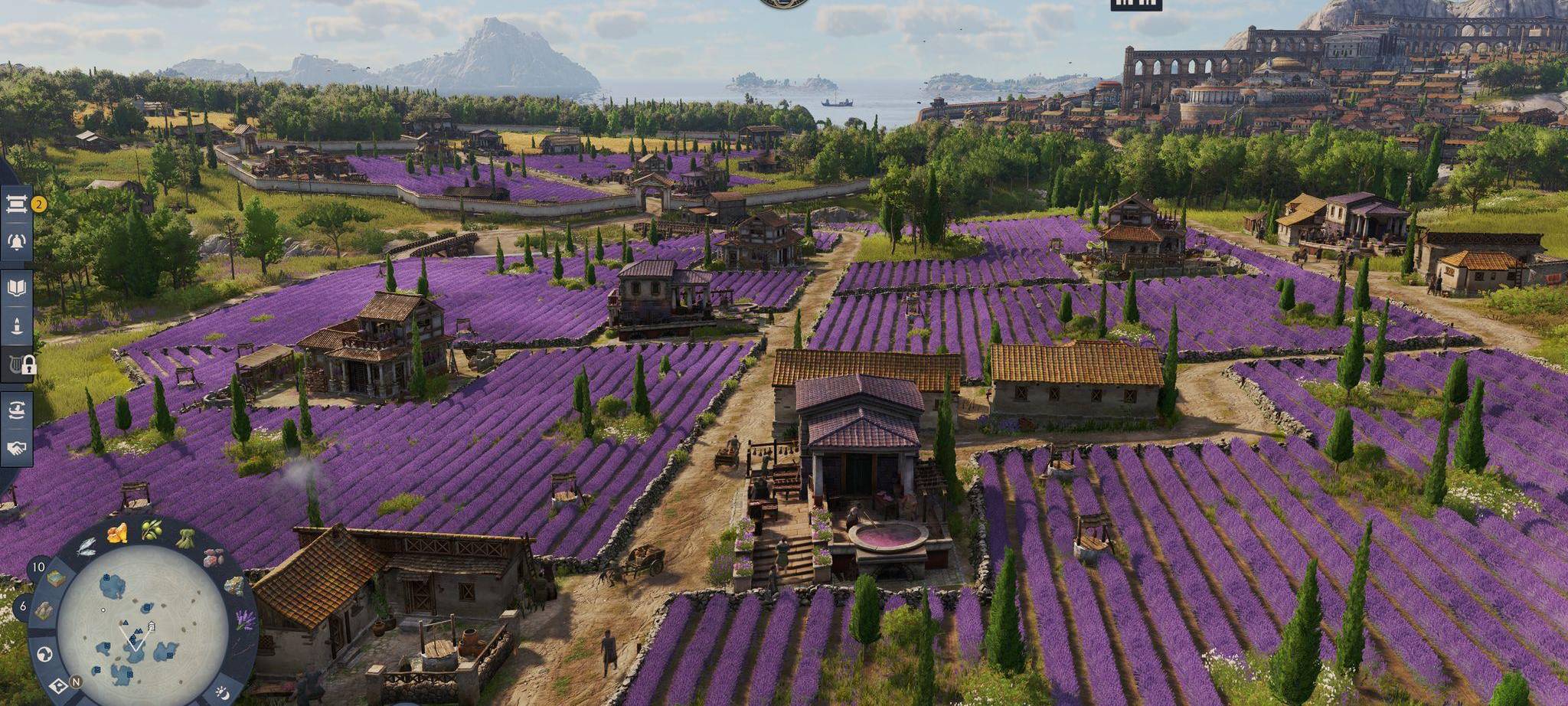Image resolution: width=1568 pixels, height=706 pixels.
Task: Expand the clay deposit counter showing 10
Action: (x=40, y=568)
